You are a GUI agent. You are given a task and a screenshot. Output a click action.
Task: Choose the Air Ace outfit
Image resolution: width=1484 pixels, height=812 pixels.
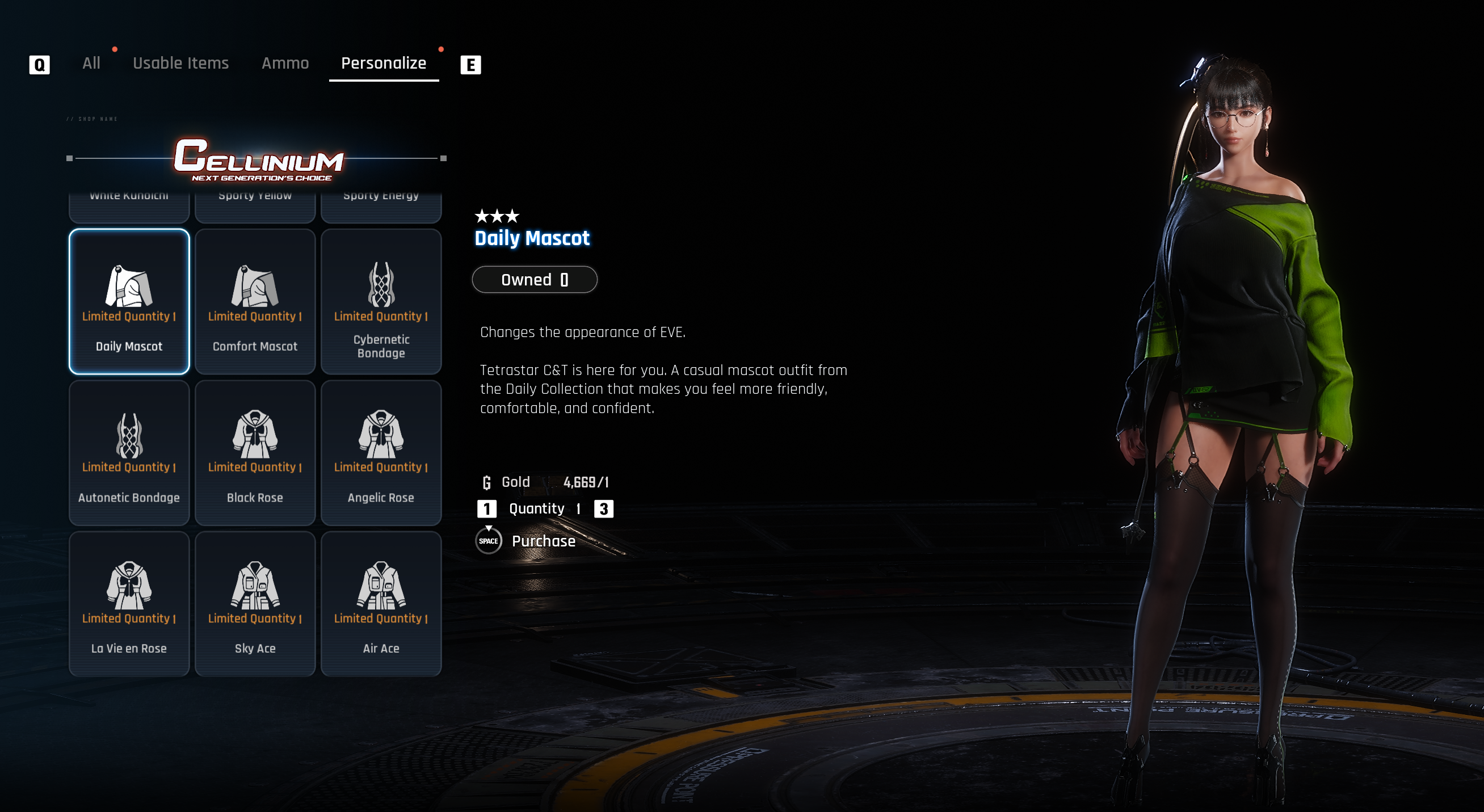point(381,604)
